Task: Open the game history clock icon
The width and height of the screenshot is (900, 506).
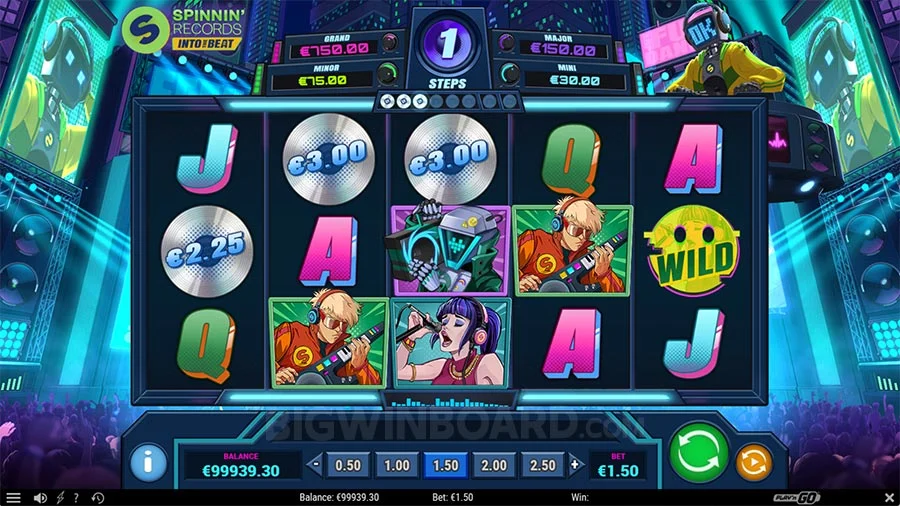Action: 98,497
